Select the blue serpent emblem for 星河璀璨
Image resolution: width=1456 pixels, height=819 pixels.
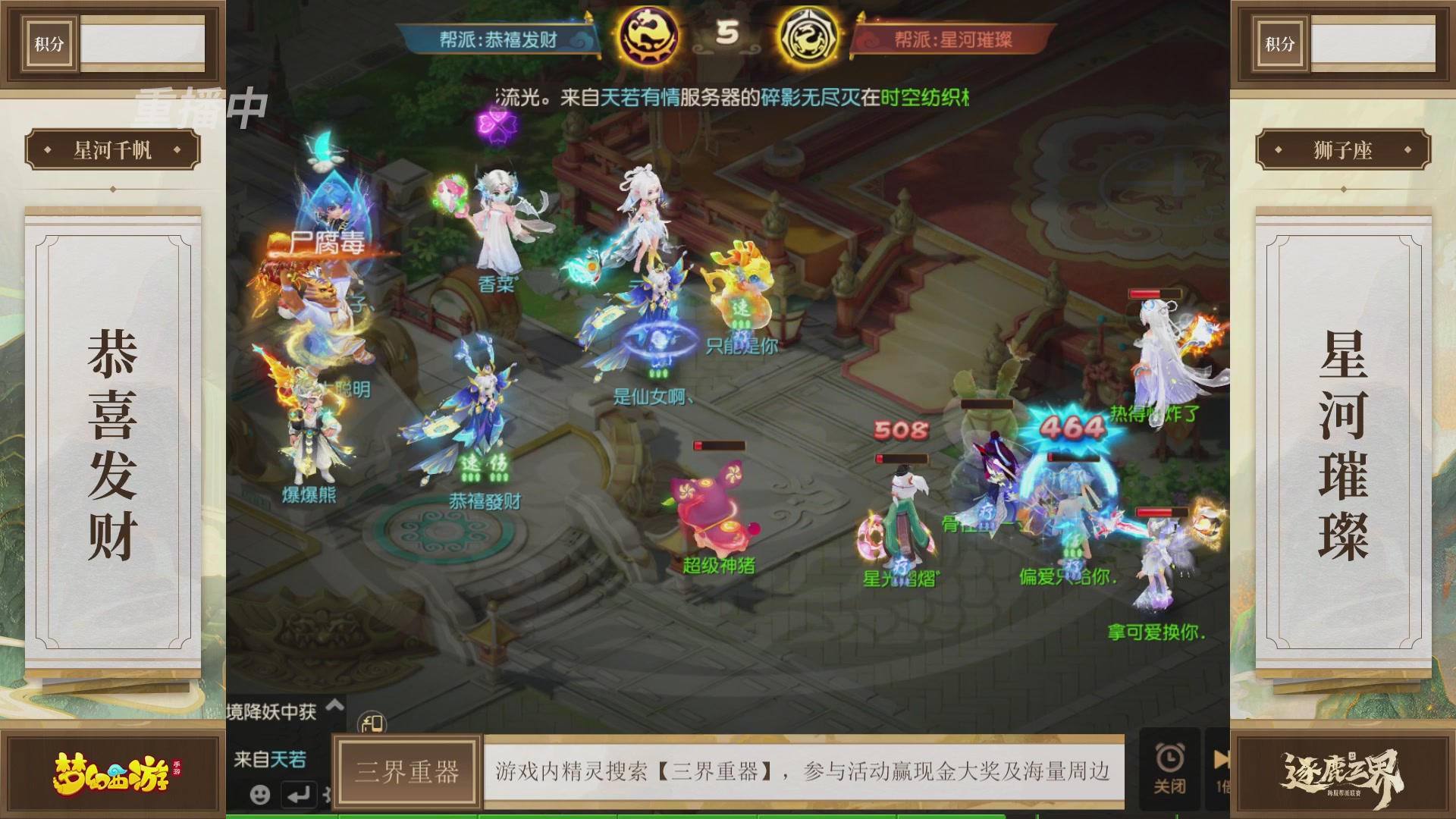pos(808,33)
